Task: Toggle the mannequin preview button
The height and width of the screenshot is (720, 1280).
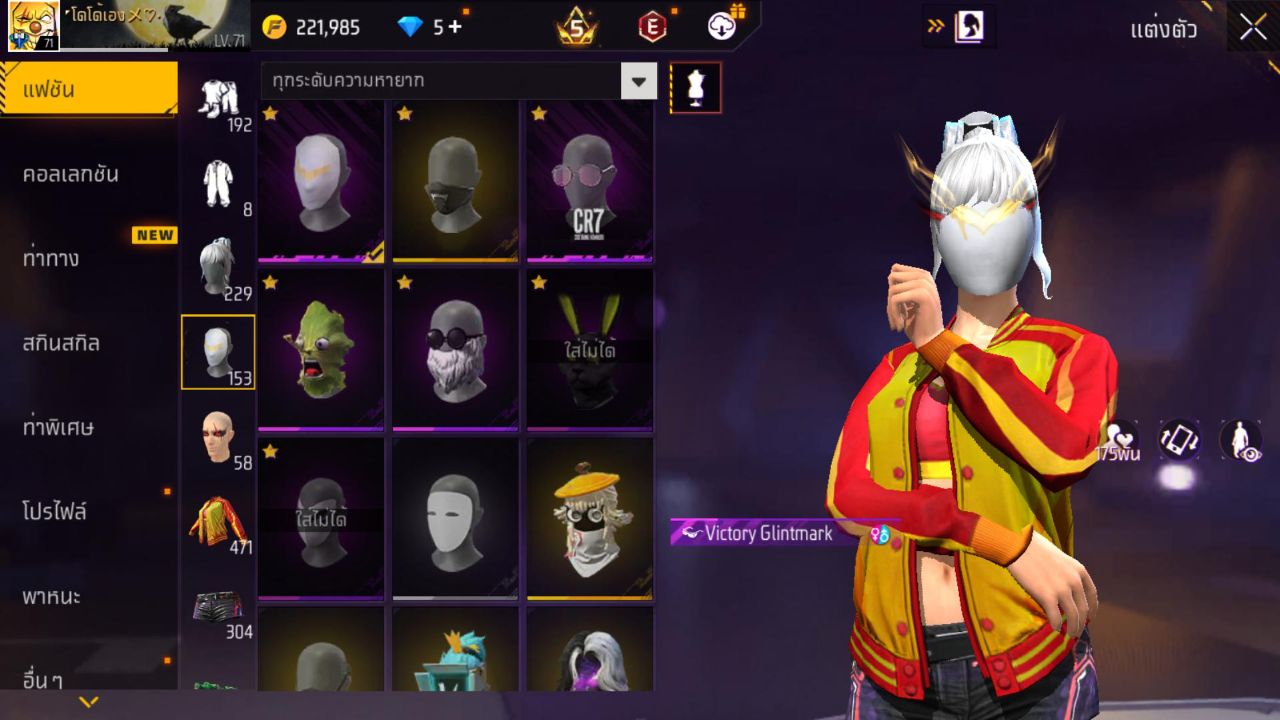Action: click(695, 88)
